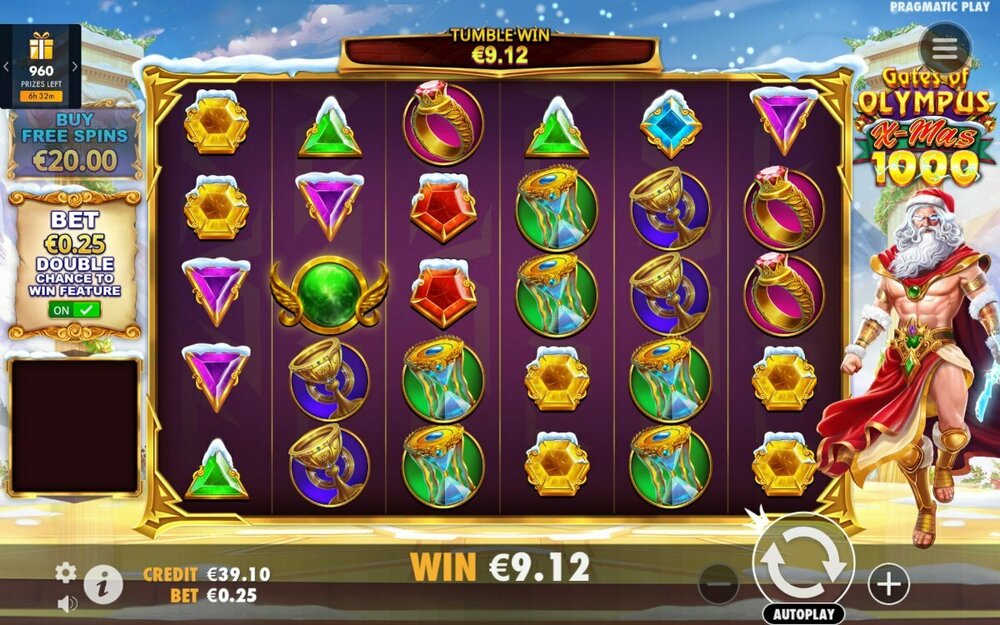1000x625 pixels.
Task: Open the gear settings
Action: click(x=66, y=572)
